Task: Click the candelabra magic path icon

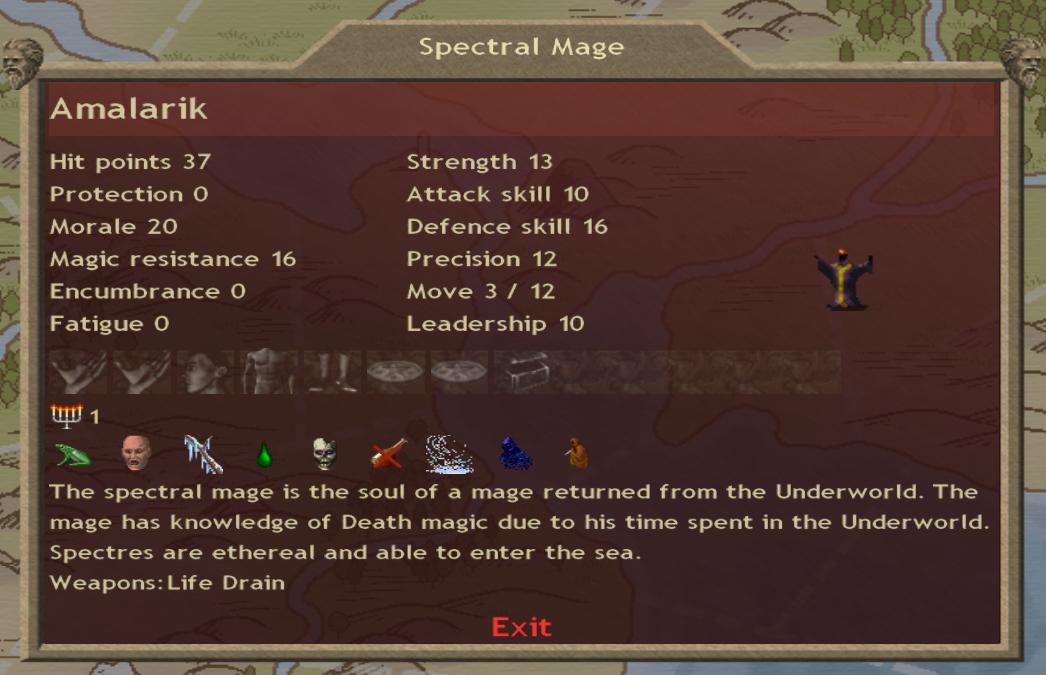Action: point(66,415)
